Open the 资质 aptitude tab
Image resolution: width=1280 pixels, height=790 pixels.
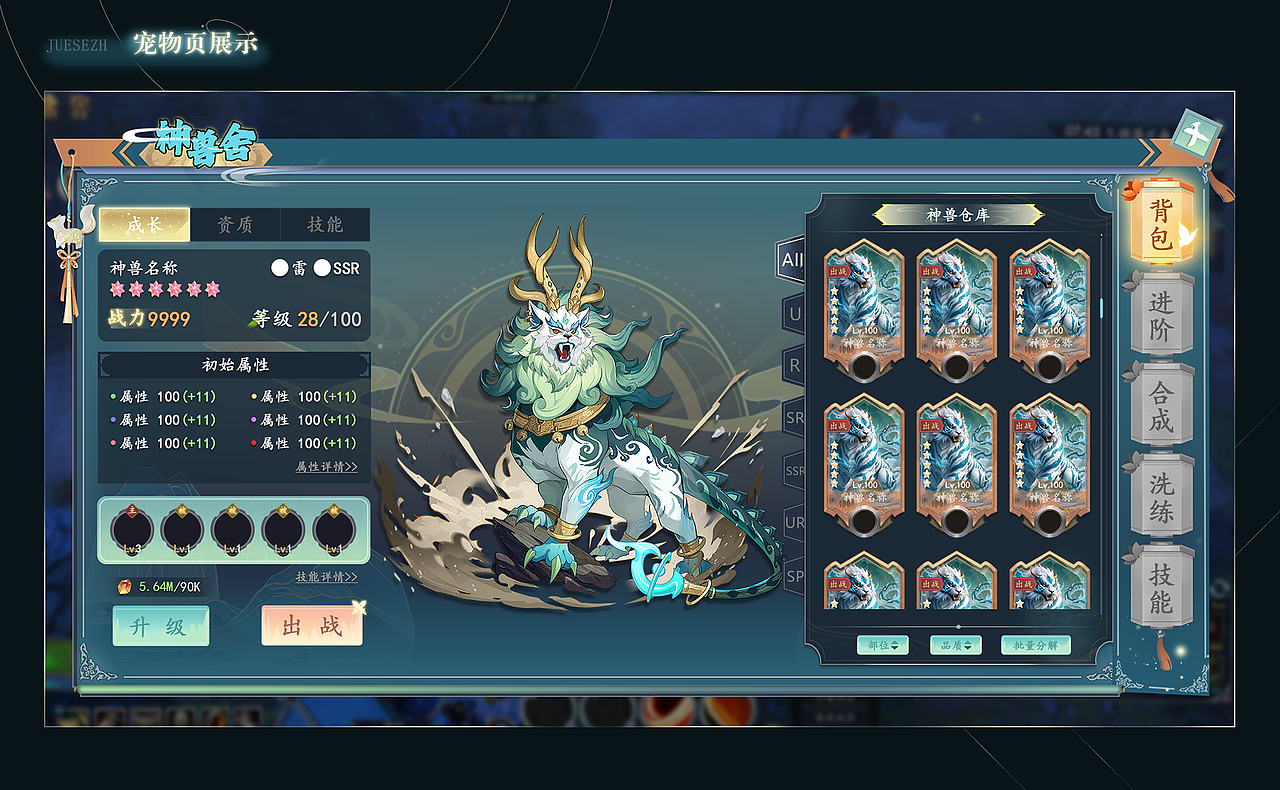(235, 225)
